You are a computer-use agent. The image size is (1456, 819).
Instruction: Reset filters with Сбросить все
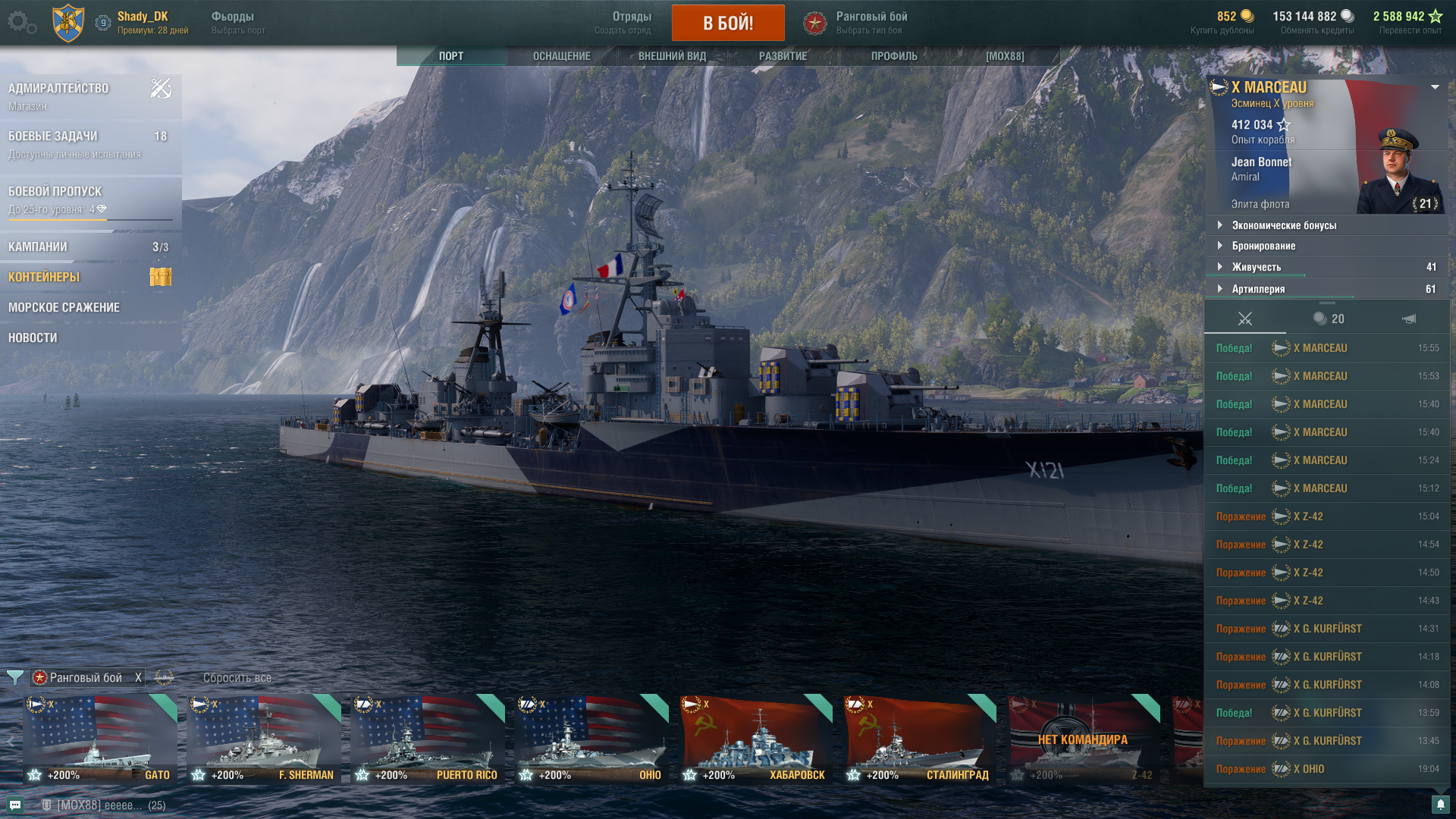pyautogui.click(x=237, y=678)
